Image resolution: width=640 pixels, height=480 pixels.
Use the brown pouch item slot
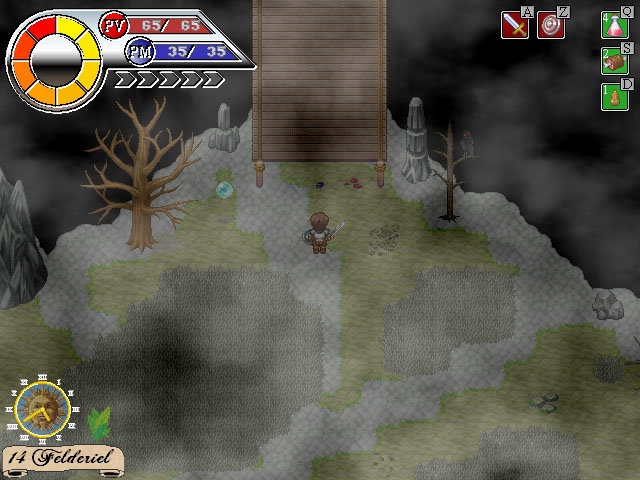(x=614, y=97)
